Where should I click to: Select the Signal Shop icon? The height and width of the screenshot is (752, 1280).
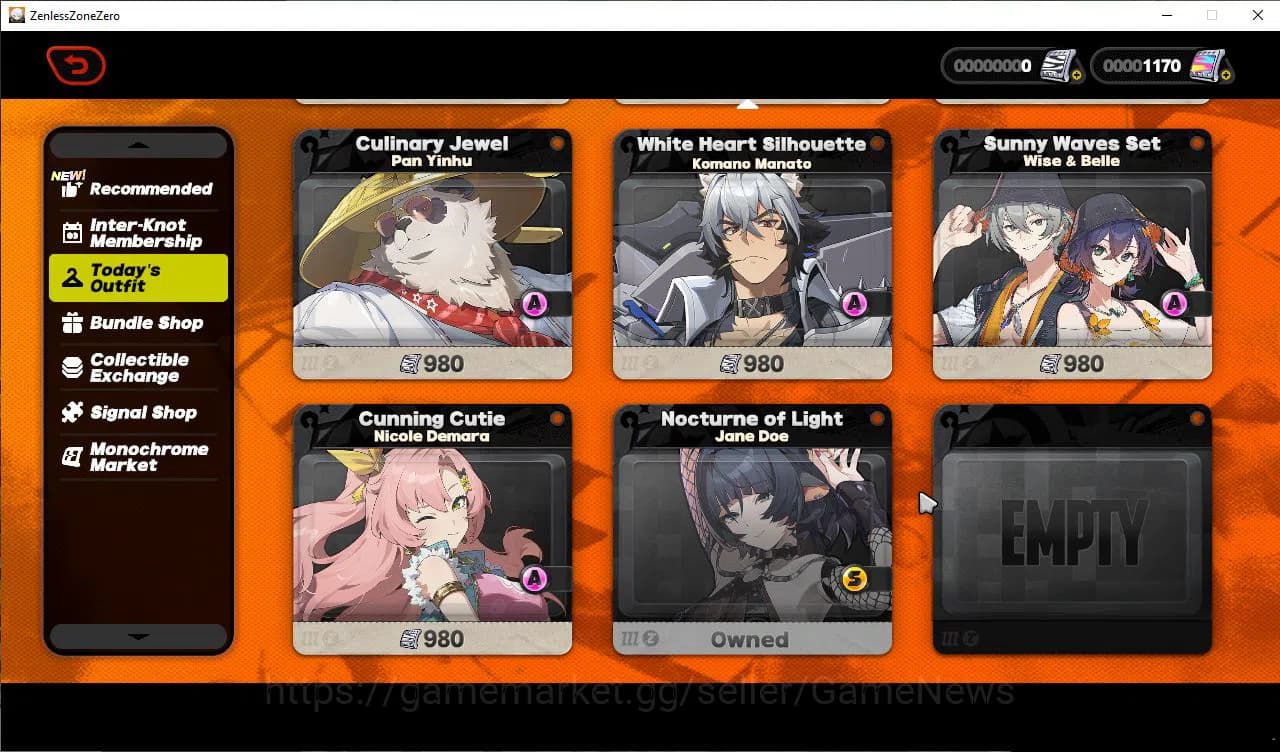(72, 413)
